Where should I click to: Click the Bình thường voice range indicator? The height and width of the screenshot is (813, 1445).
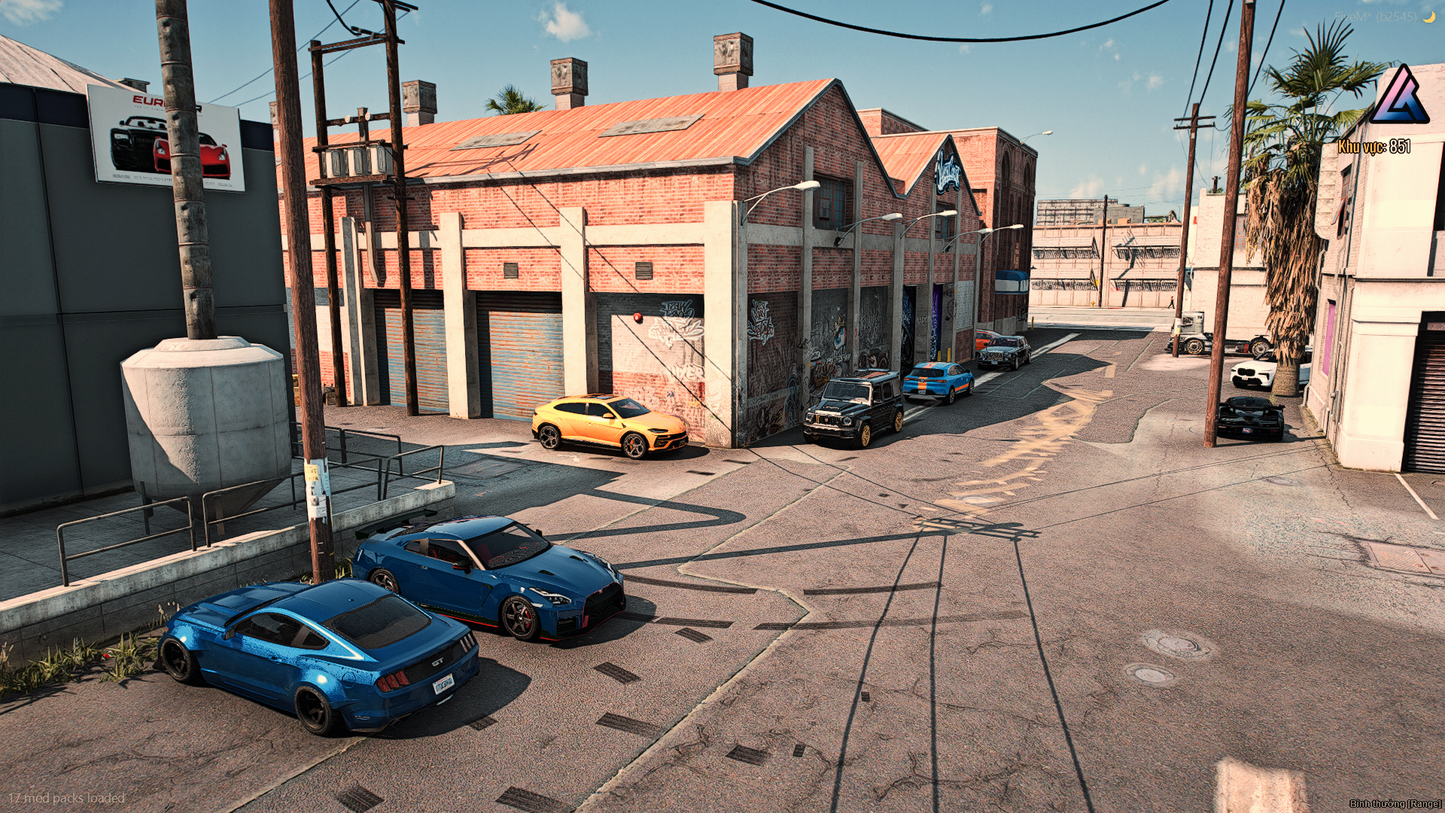1394,804
